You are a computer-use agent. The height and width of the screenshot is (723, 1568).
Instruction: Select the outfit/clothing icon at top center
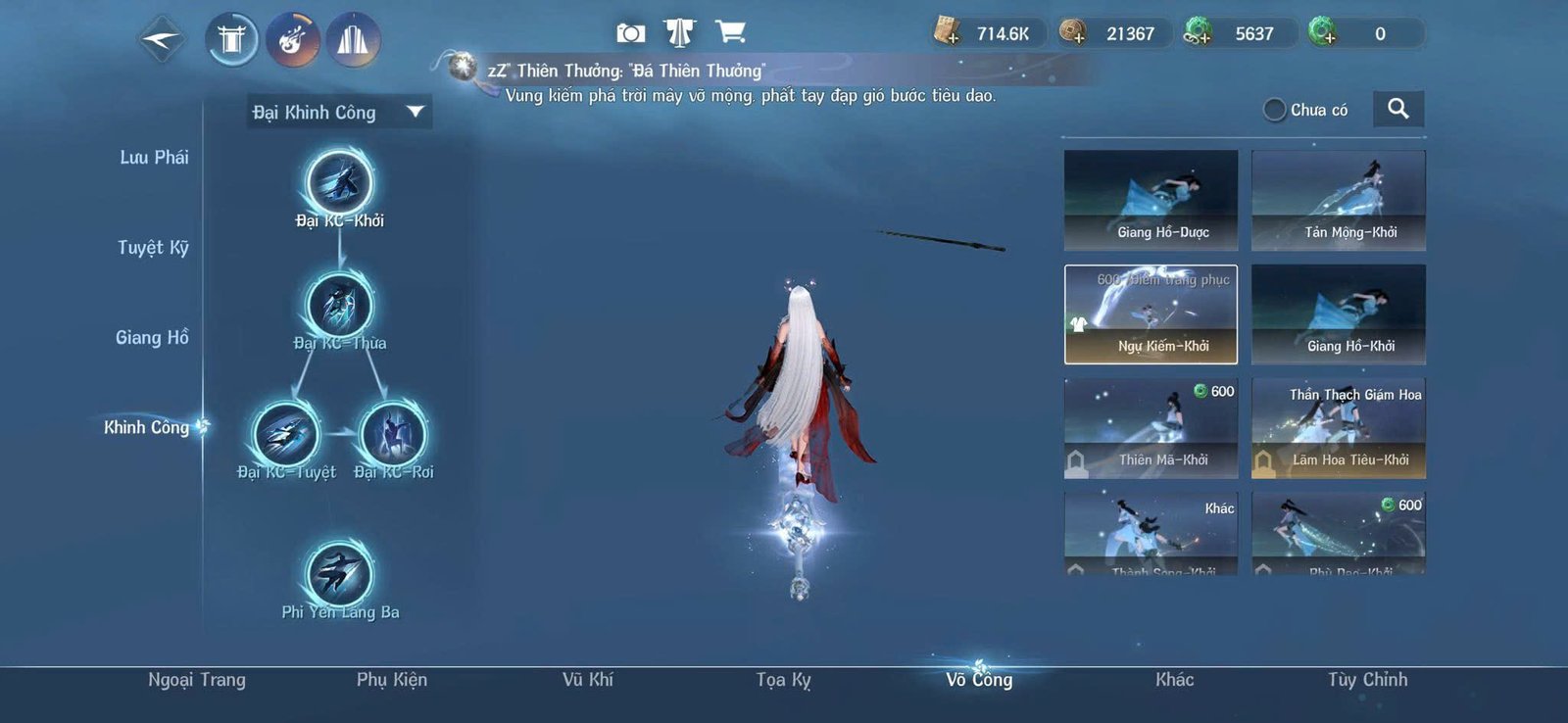click(680, 32)
